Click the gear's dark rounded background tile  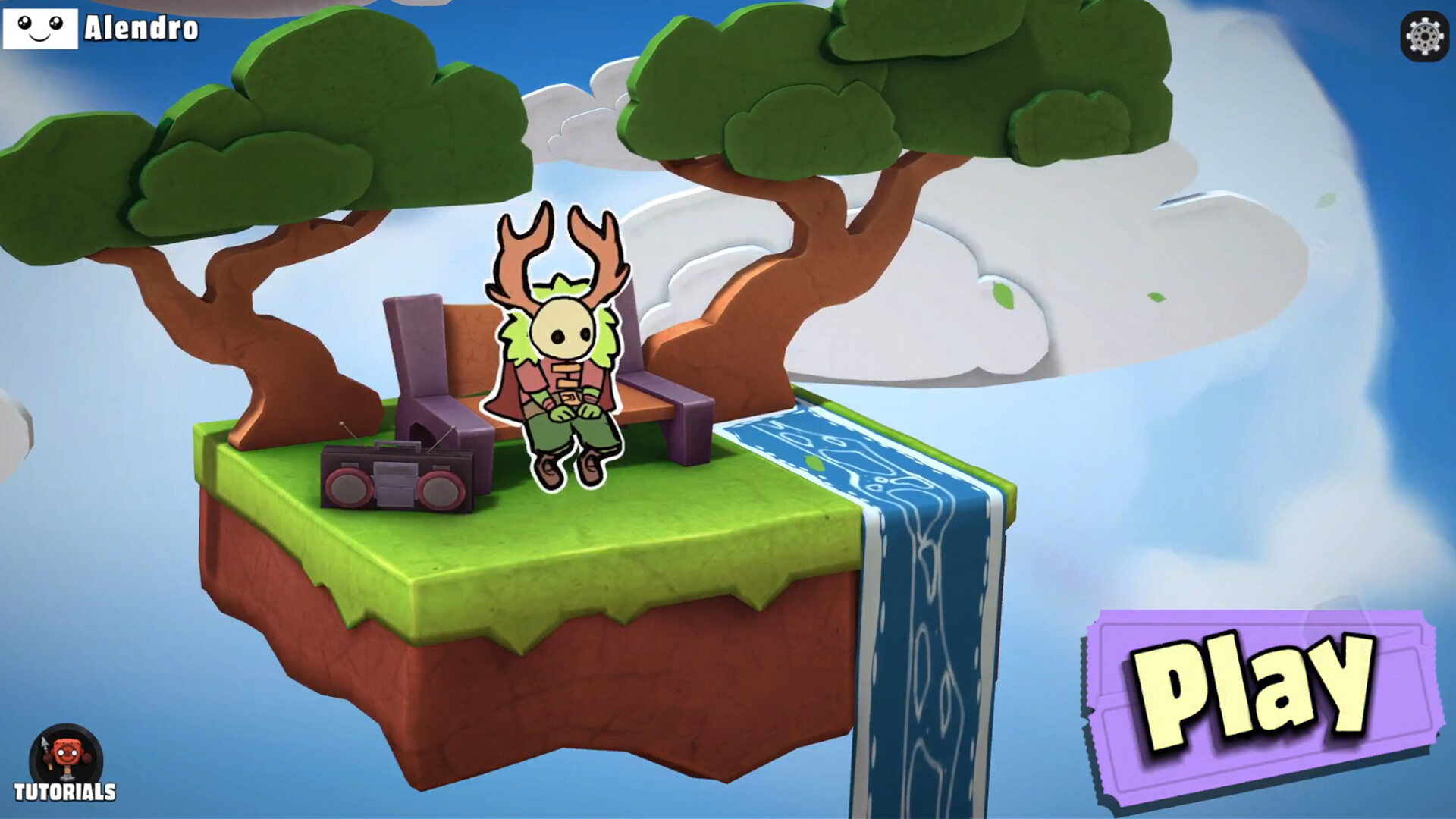point(1424,36)
